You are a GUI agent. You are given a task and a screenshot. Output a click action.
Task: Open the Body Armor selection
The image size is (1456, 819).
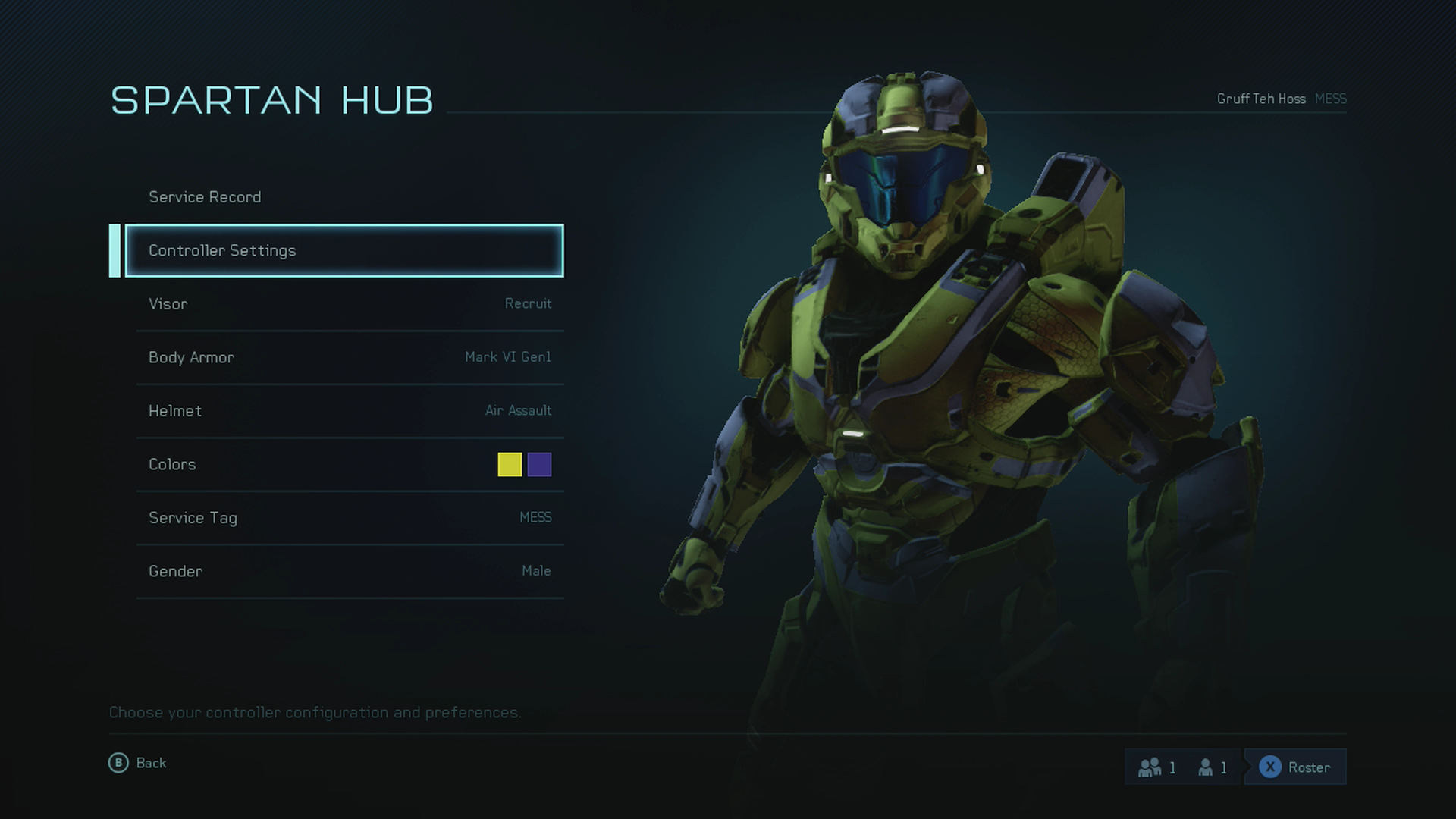(x=349, y=357)
